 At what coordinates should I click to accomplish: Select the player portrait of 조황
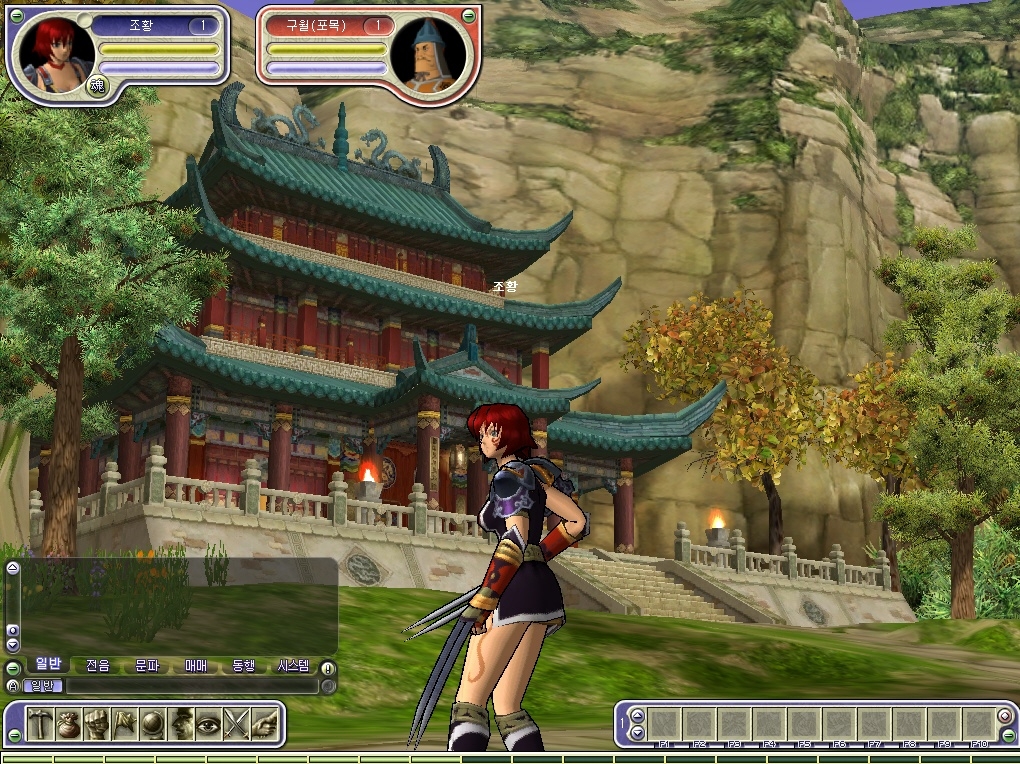[x=52, y=52]
